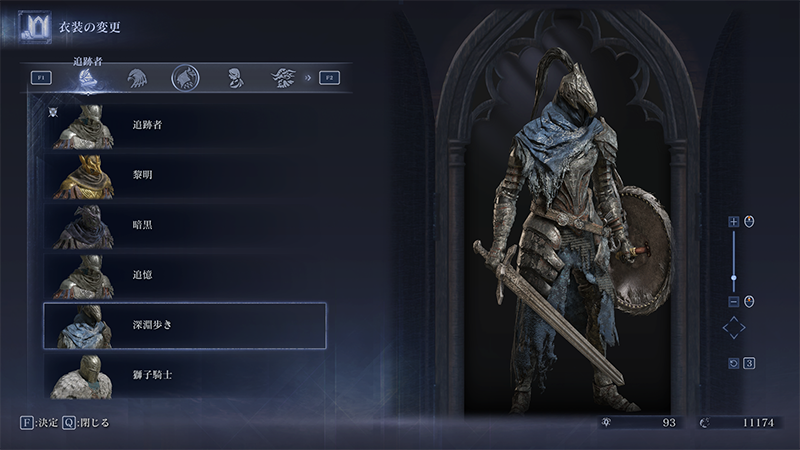Switch to the roaring beast character tab
The width and height of the screenshot is (800, 450).
[x=283, y=77]
